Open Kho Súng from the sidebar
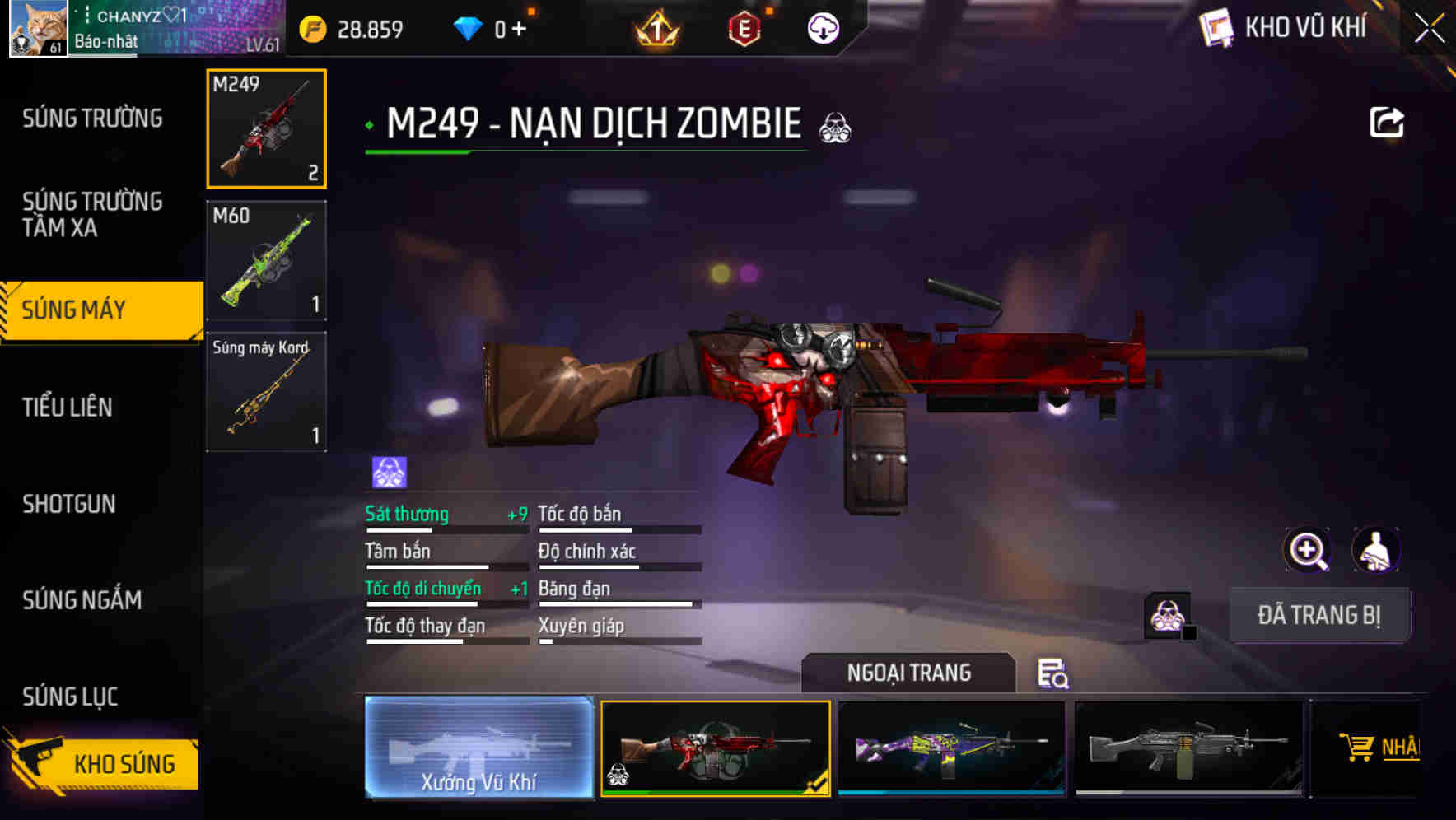 point(124,763)
